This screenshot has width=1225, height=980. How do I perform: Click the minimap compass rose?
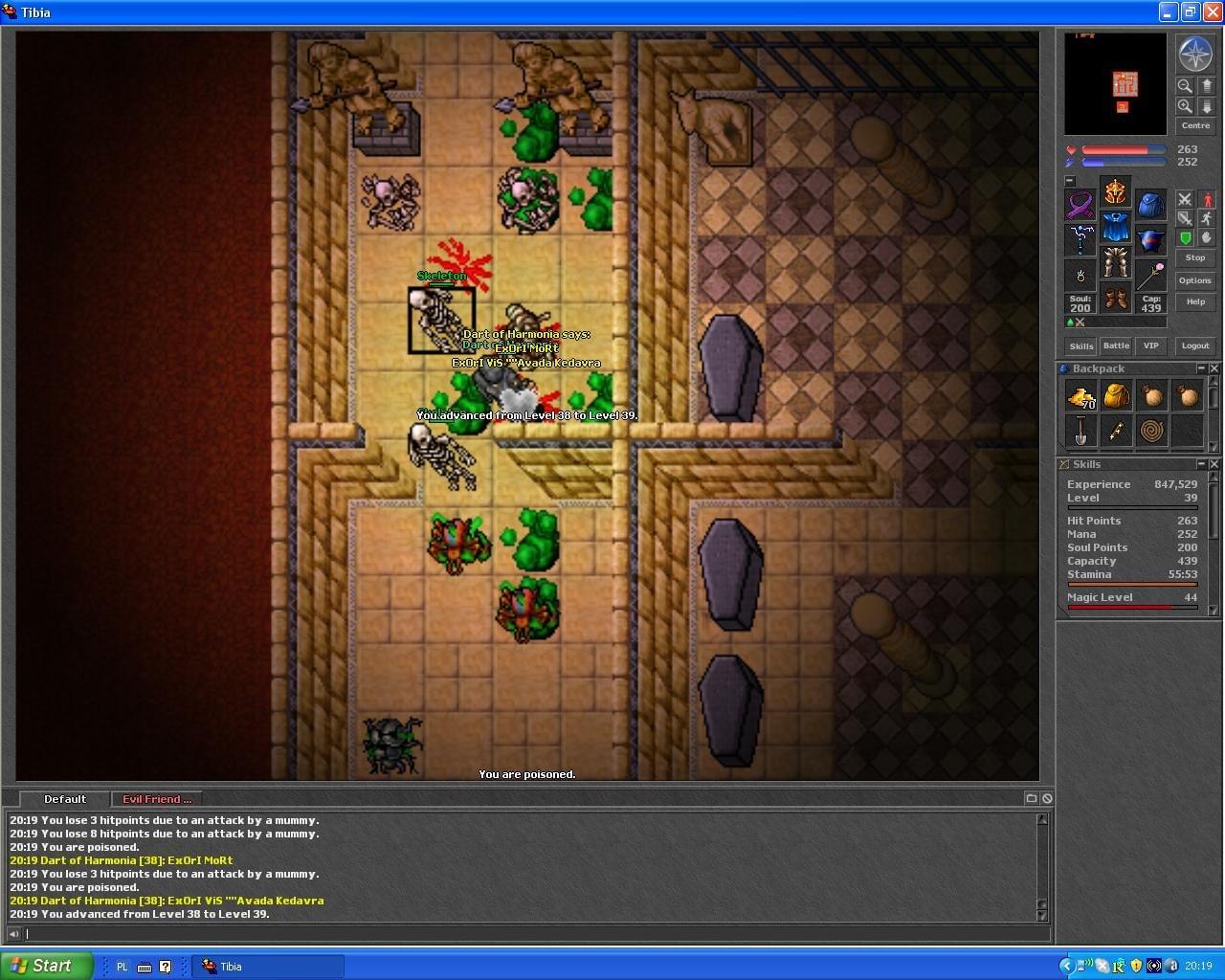pyautogui.click(x=1194, y=55)
